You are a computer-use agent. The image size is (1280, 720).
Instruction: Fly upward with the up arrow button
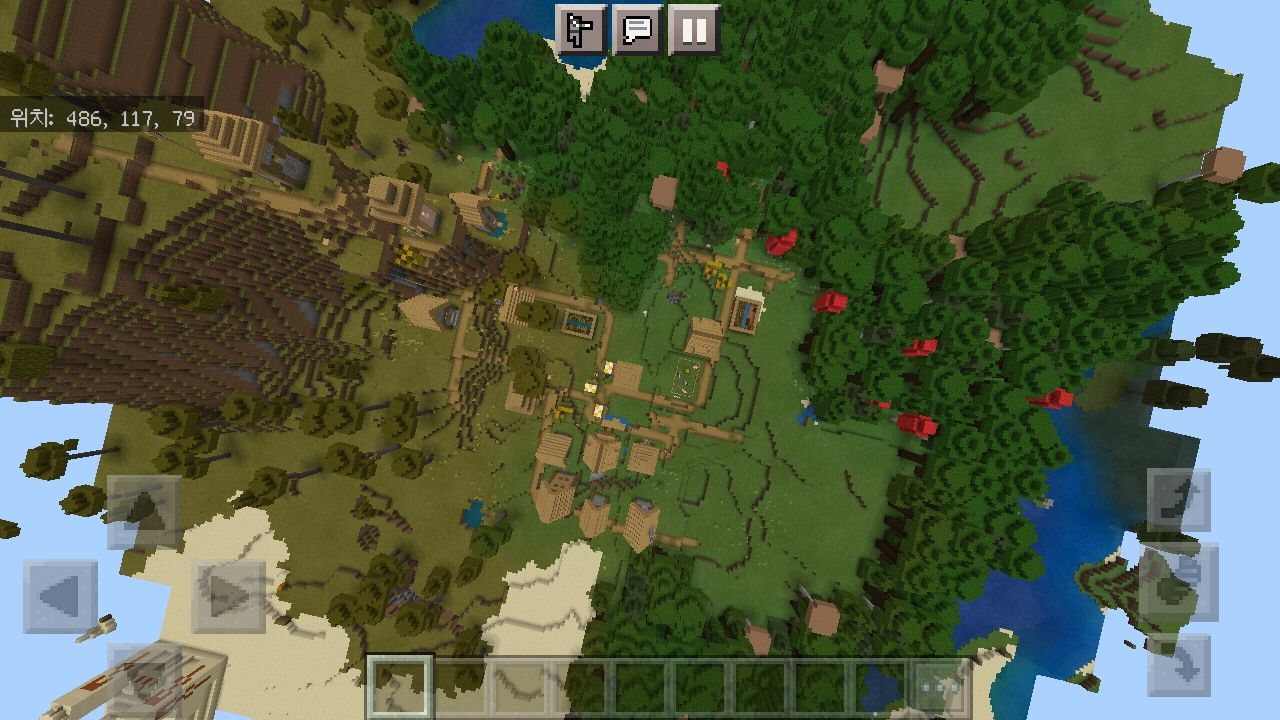(1179, 501)
